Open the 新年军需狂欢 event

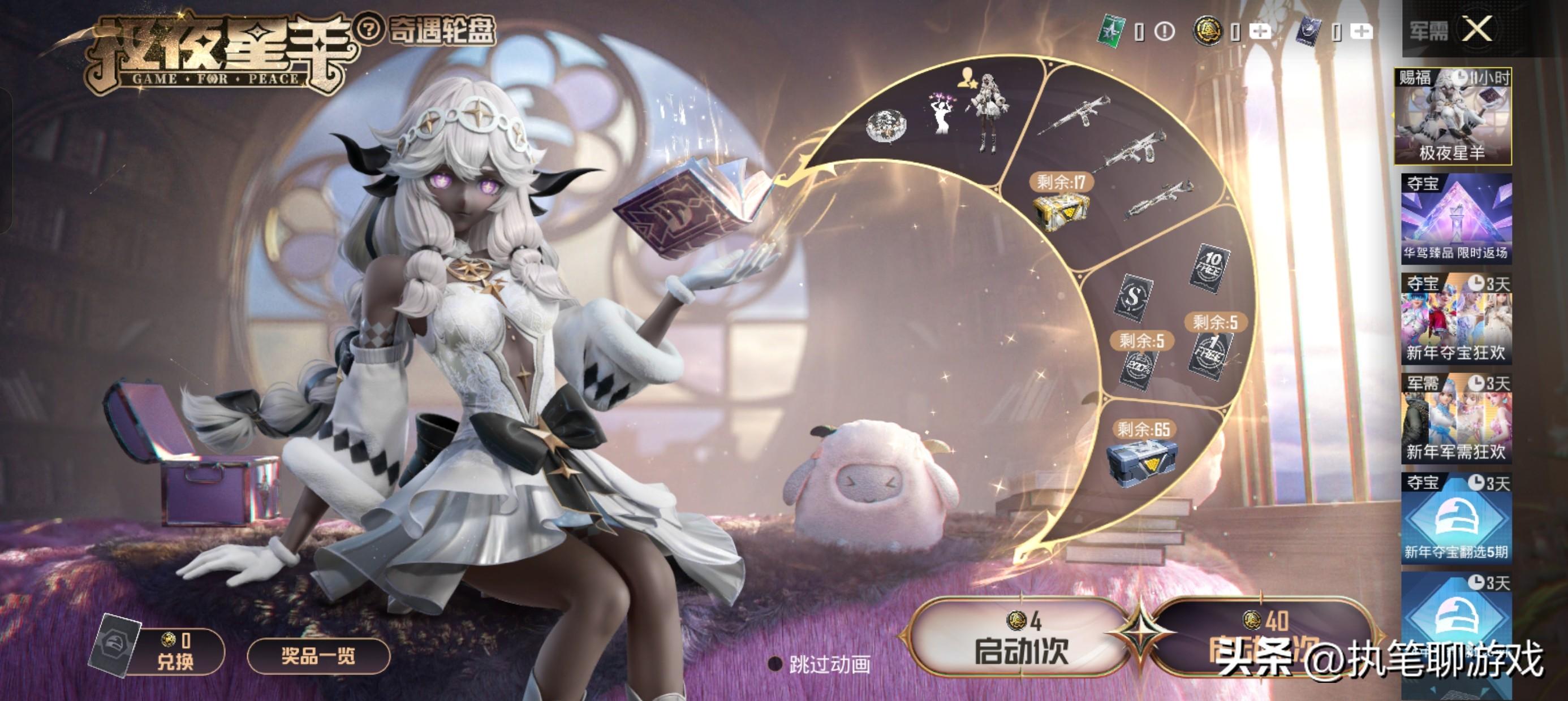point(1455,419)
